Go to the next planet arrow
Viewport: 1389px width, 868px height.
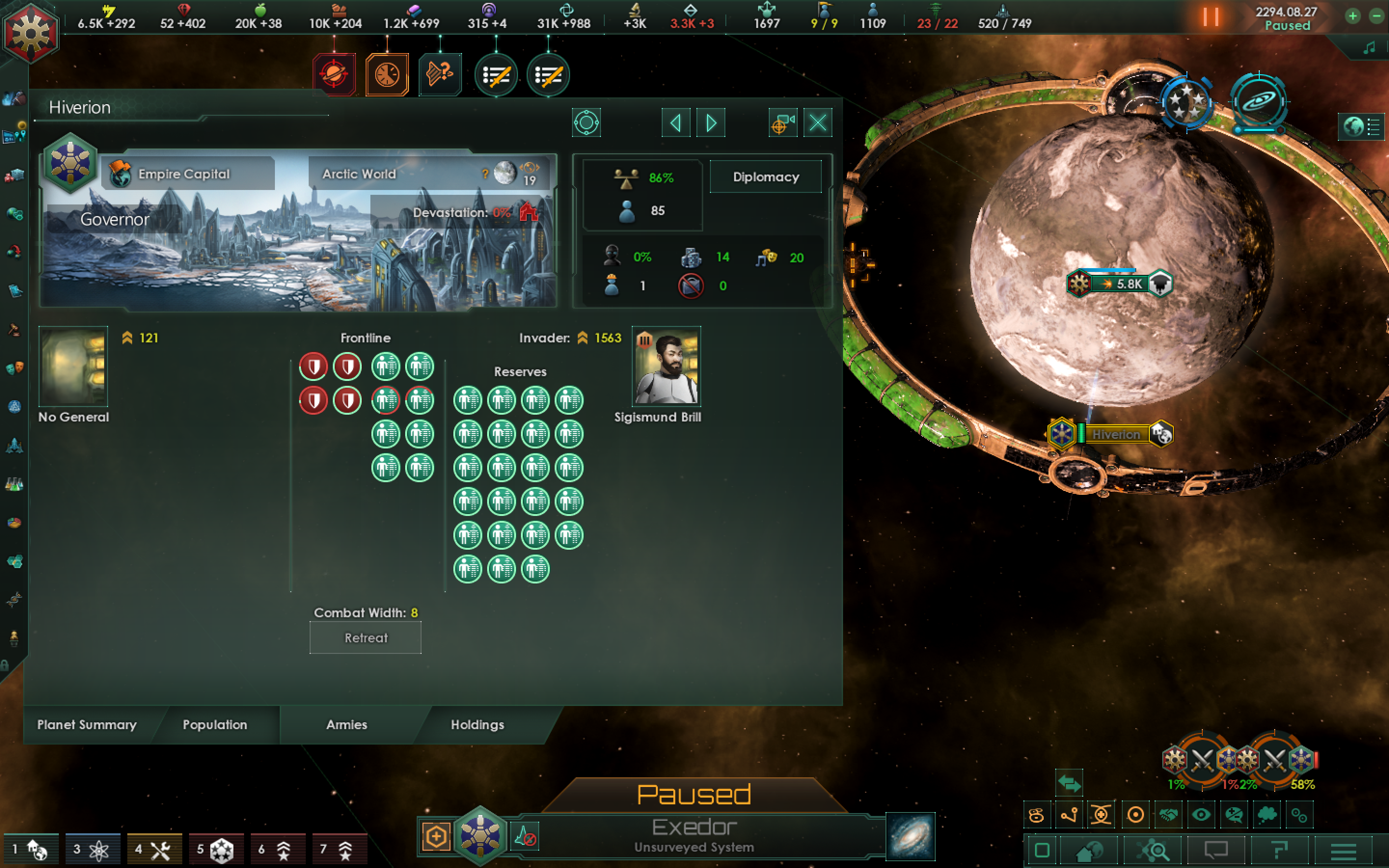(710, 123)
